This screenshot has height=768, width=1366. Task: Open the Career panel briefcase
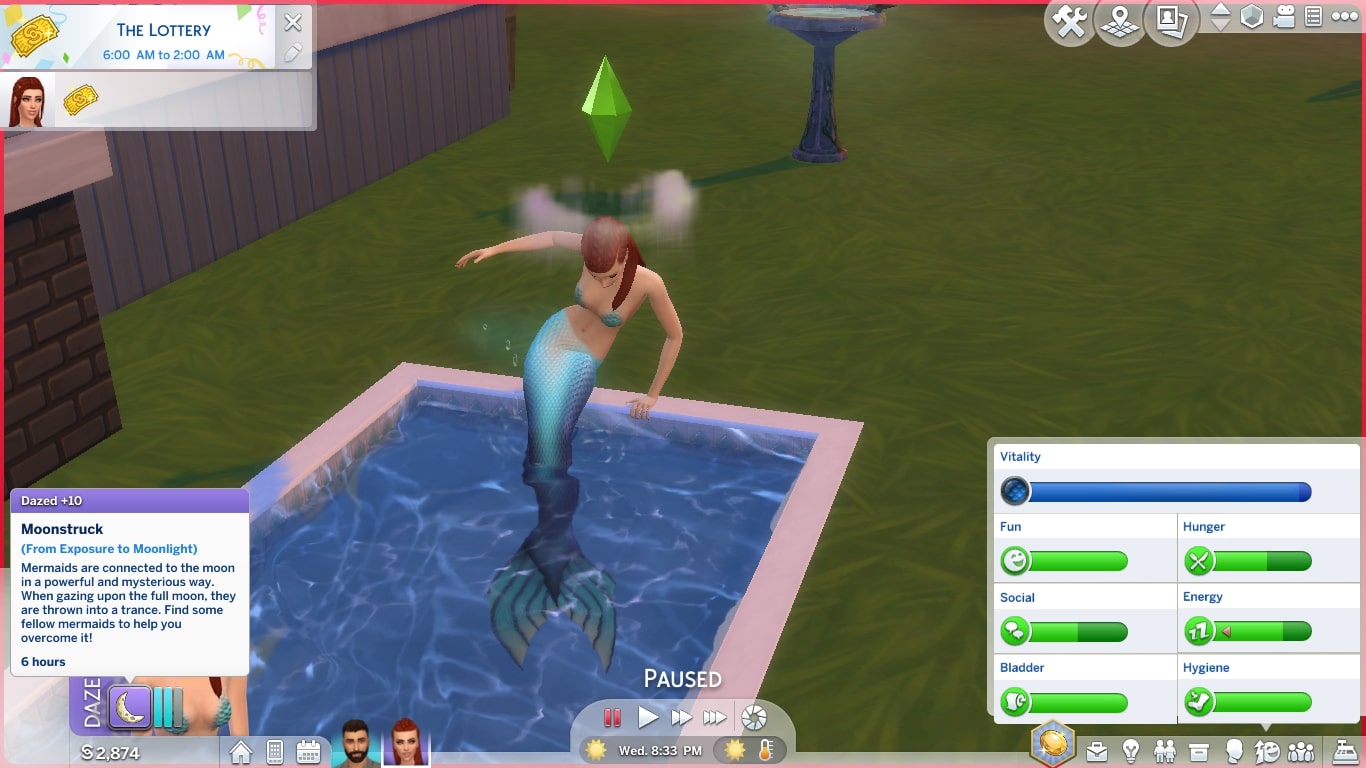pyautogui.click(x=1096, y=751)
